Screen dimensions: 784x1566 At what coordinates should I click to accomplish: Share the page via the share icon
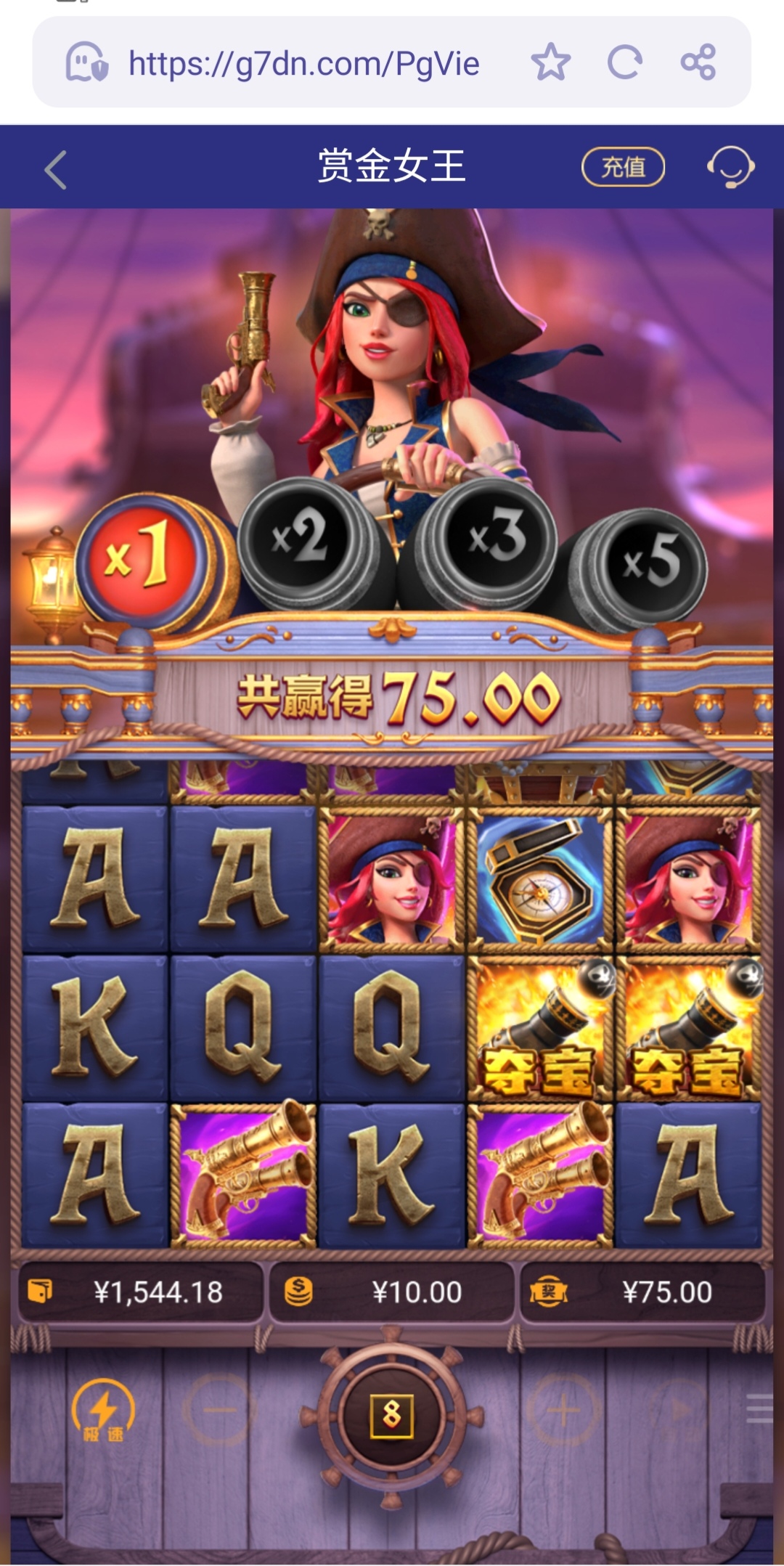click(x=698, y=62)
